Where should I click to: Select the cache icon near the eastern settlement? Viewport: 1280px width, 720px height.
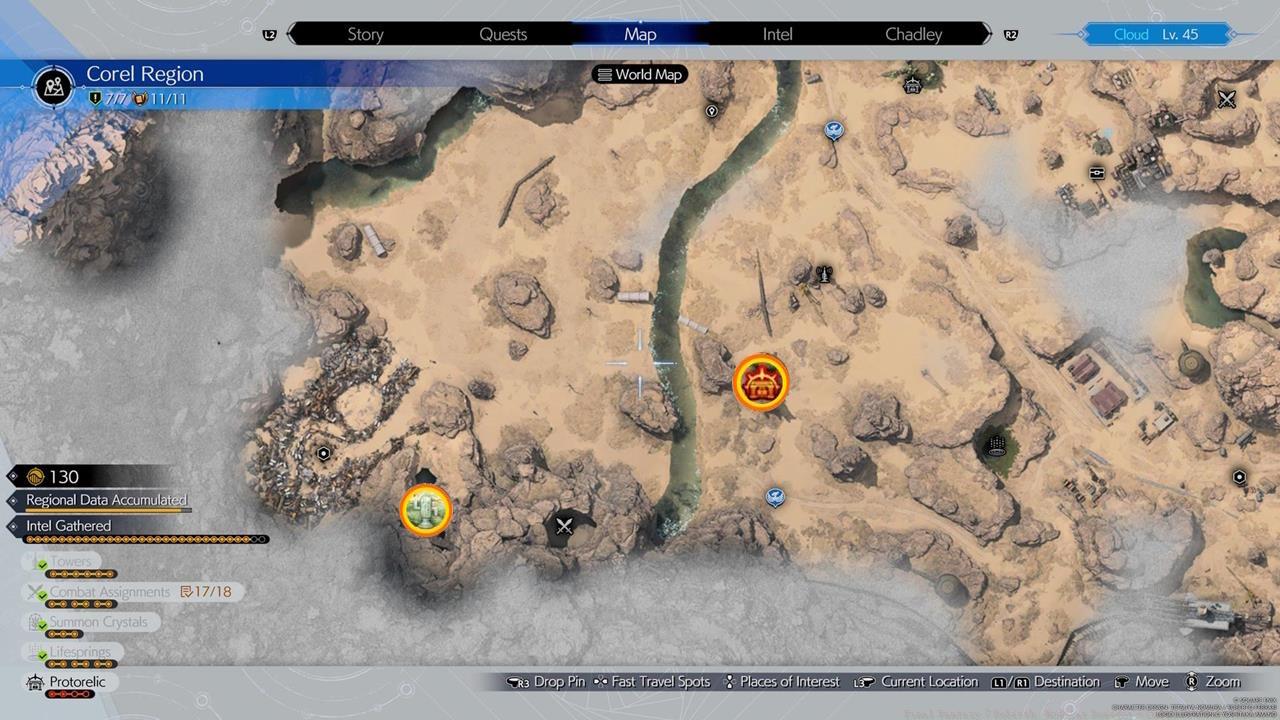click(x=1097, y=172)
